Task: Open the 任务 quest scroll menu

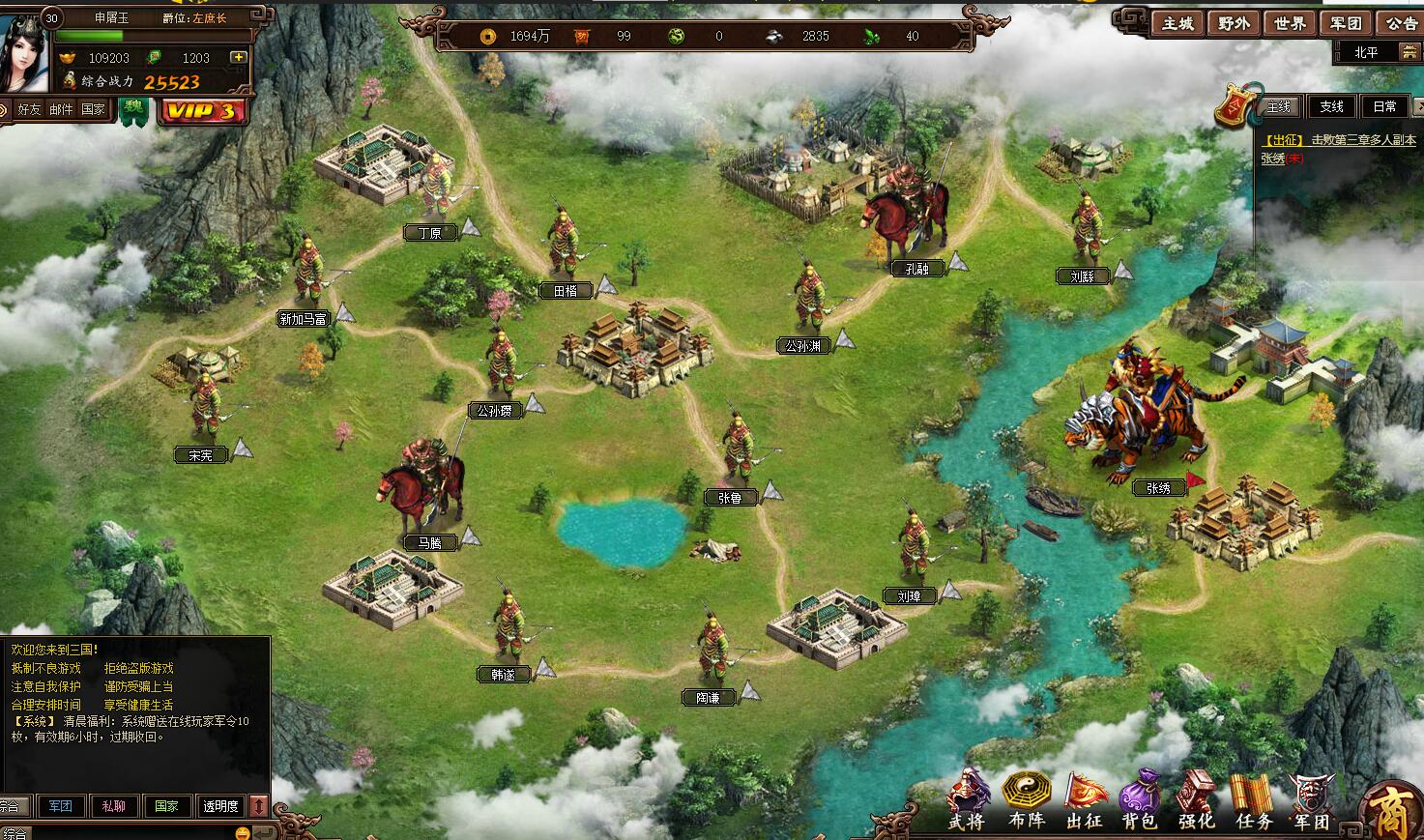Action: 1253,801
